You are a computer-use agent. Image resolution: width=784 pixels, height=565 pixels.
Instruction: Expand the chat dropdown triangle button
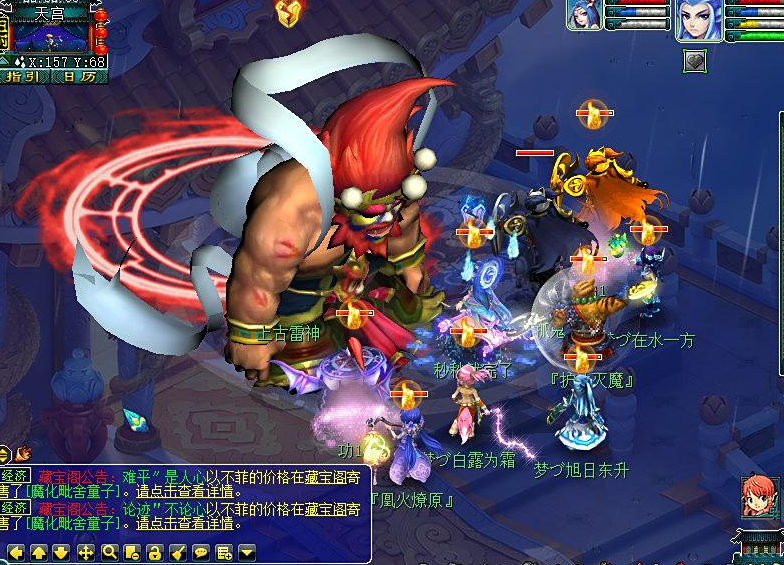click(x=246, y=552)
